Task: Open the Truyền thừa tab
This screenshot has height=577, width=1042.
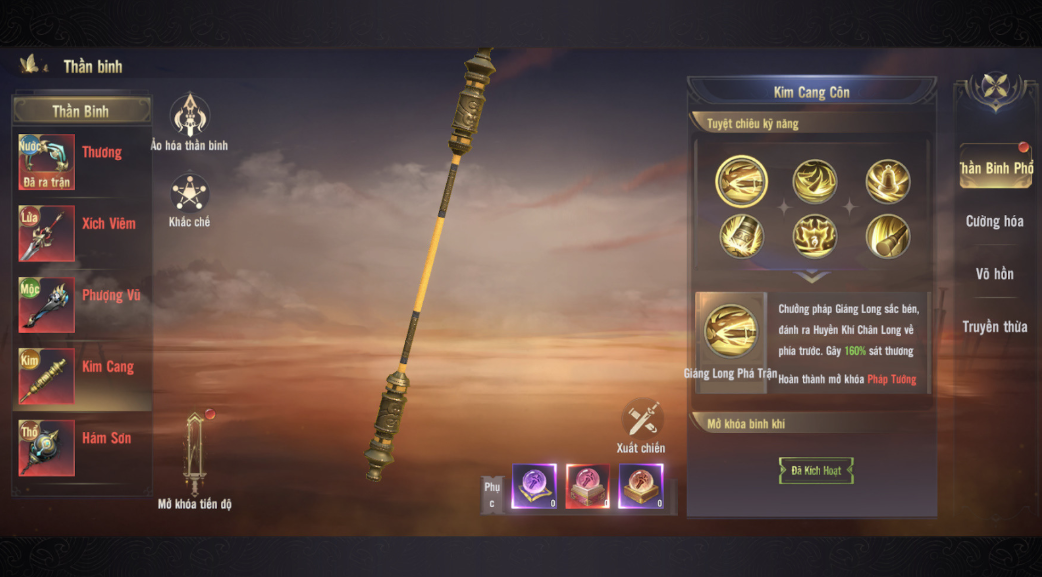Action: coord(995,327)
